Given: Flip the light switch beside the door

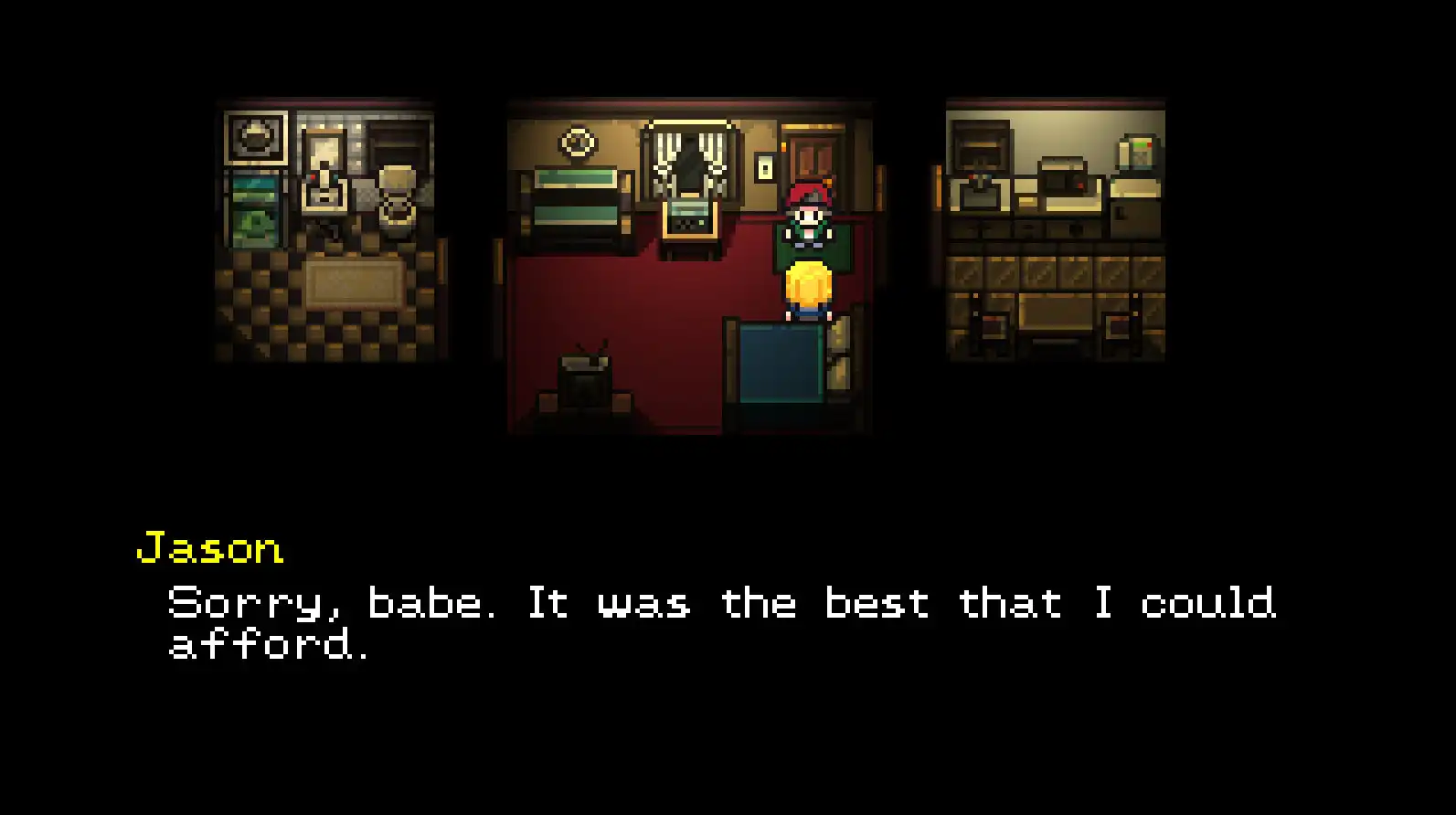Looking at the screenshot, I should [765, 165].
